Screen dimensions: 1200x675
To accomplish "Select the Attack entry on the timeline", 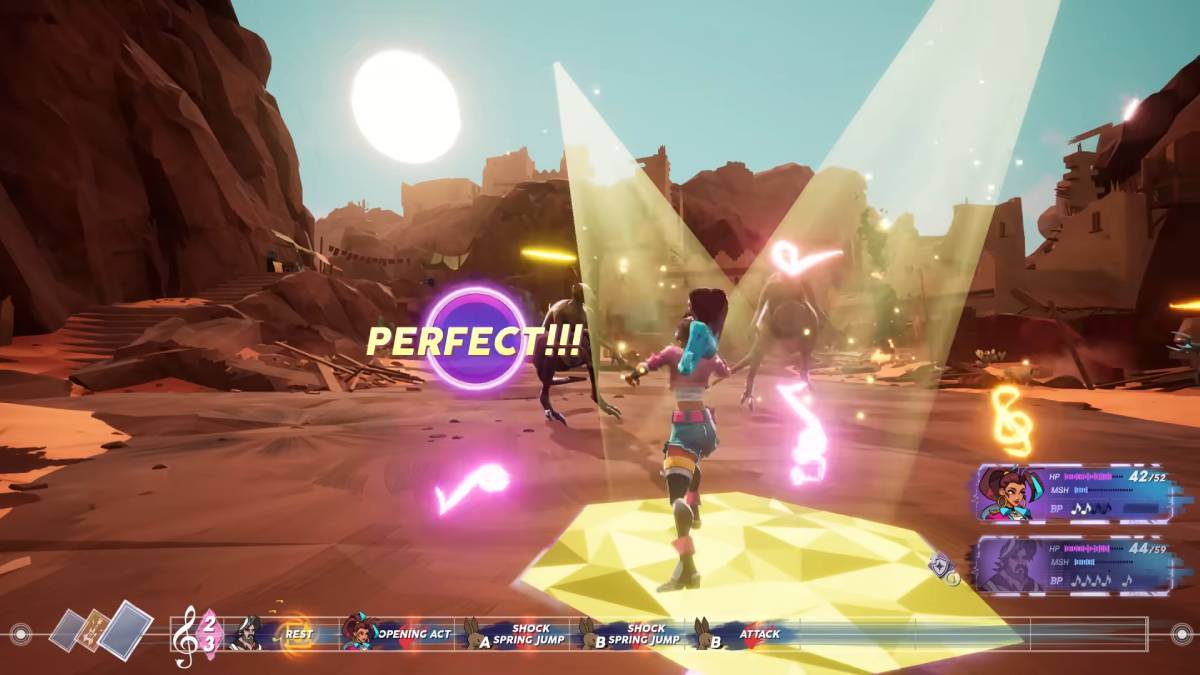I will click(x=759, y=634).
